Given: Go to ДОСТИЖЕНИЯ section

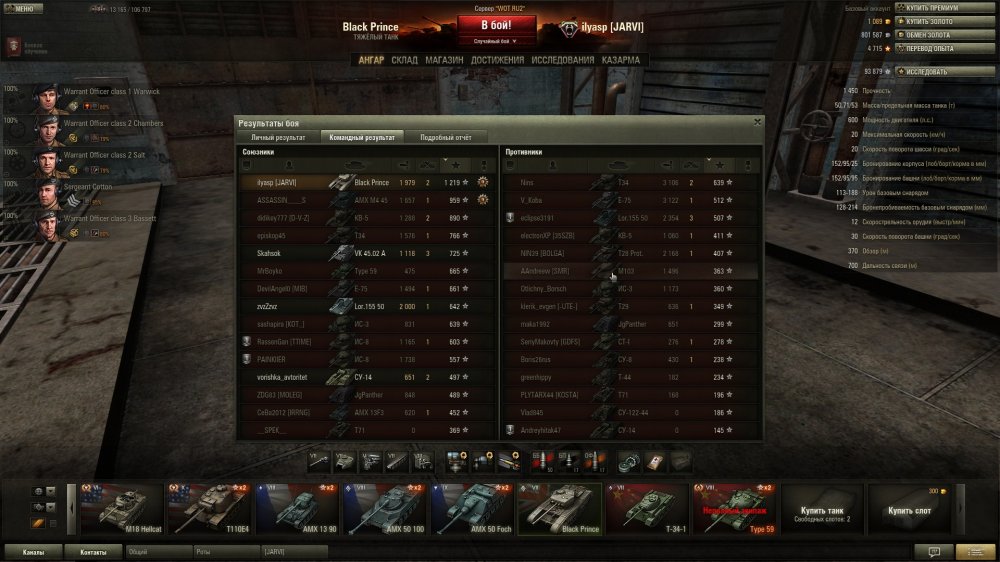Looking at the screenshot, I should pyautogui.click(x=497, y=60).
